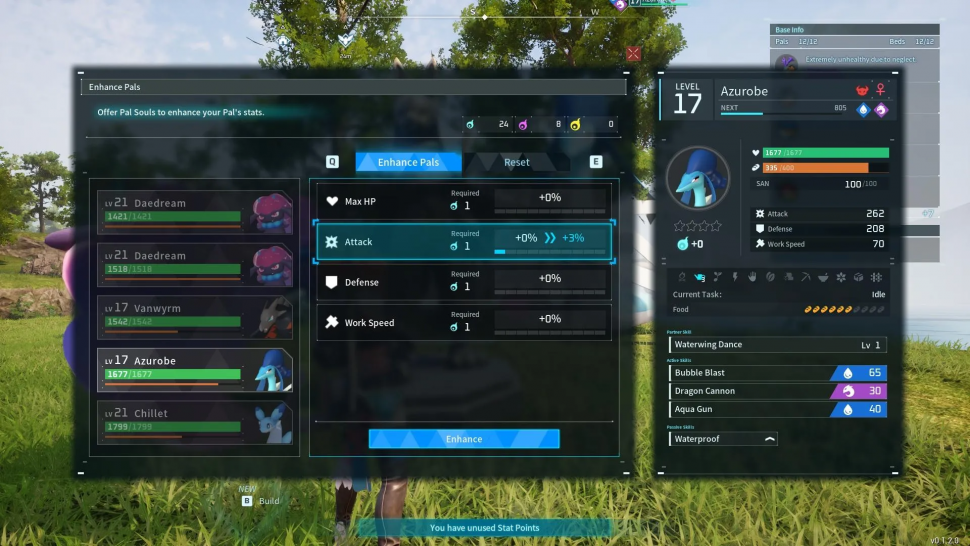Choose the Defense enhancement row

click(464, 282)
